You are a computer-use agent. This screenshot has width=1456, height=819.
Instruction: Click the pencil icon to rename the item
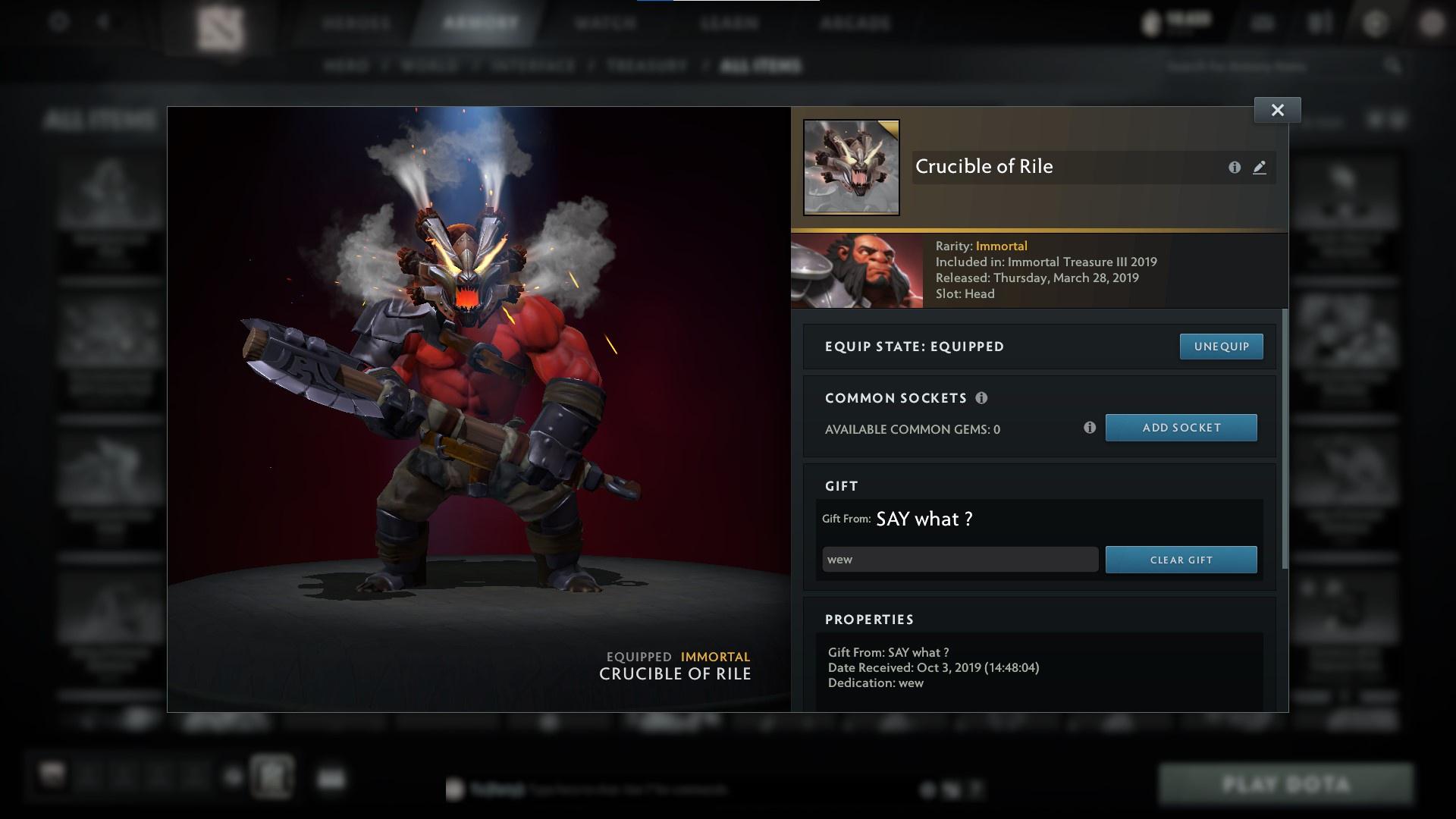pos(1260,168)
